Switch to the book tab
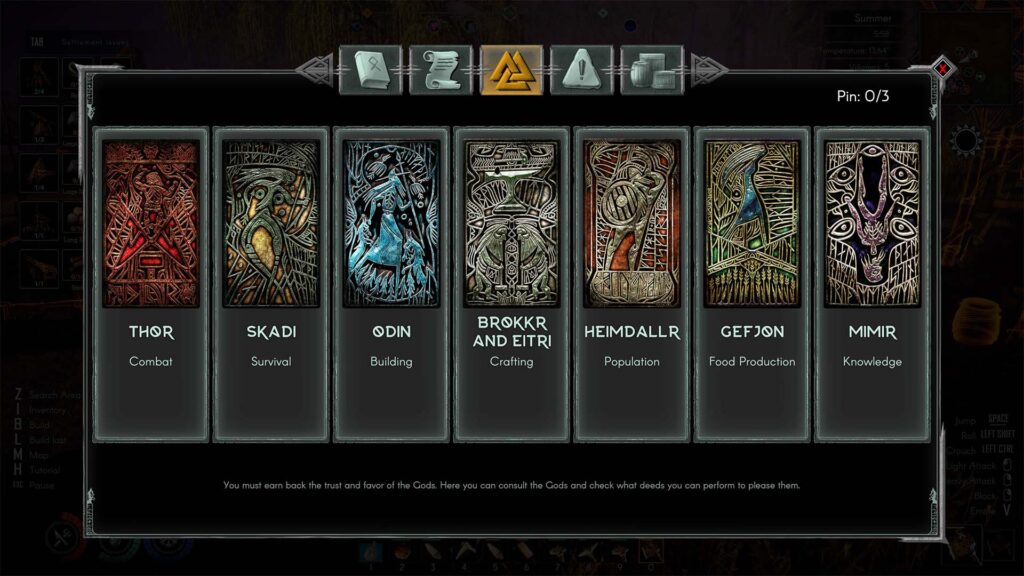Viewport: 1024px width, 576px height. [x=371, y=70]
